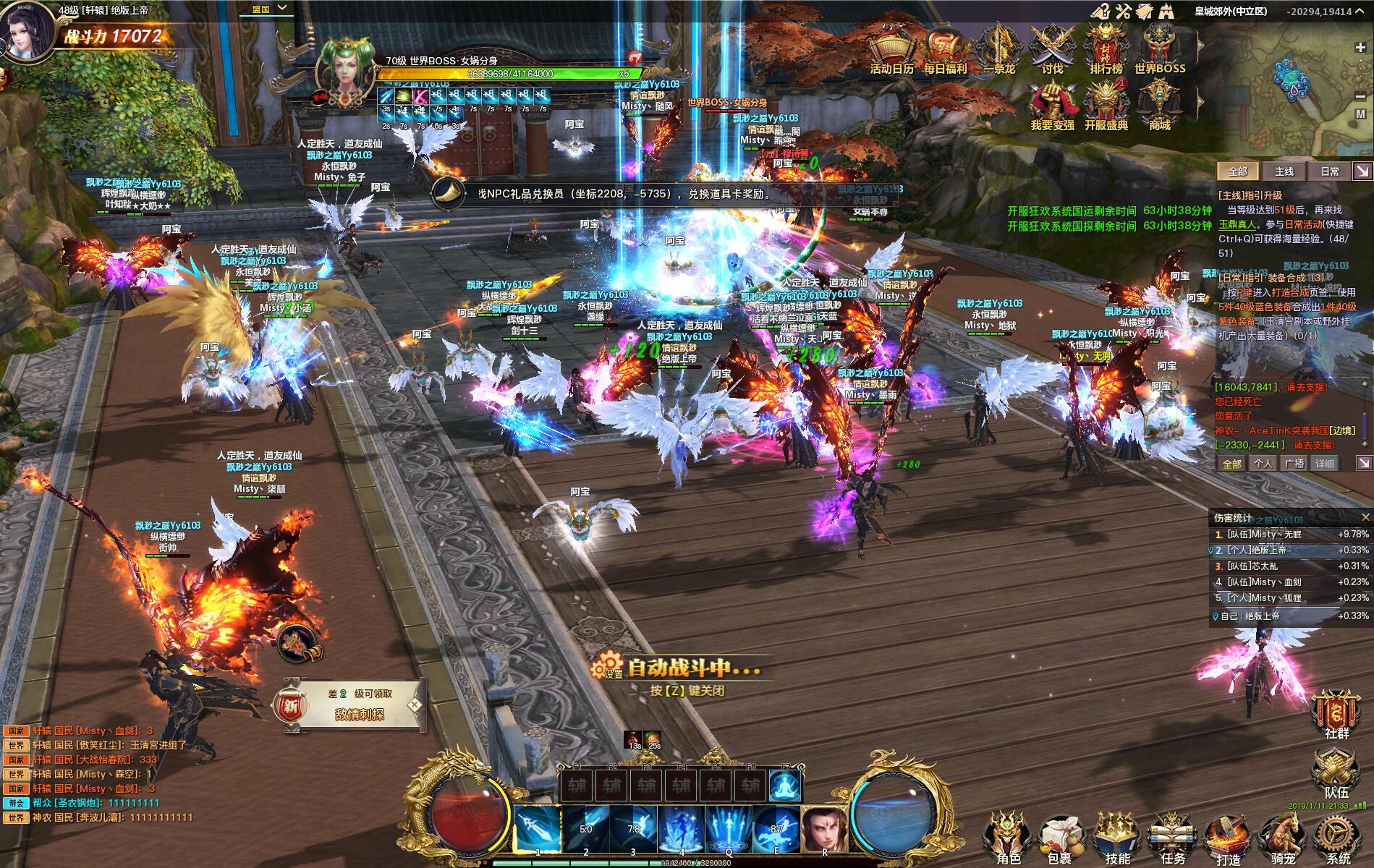Switch quest tracker to 主线 tab

pos(1284,171)
